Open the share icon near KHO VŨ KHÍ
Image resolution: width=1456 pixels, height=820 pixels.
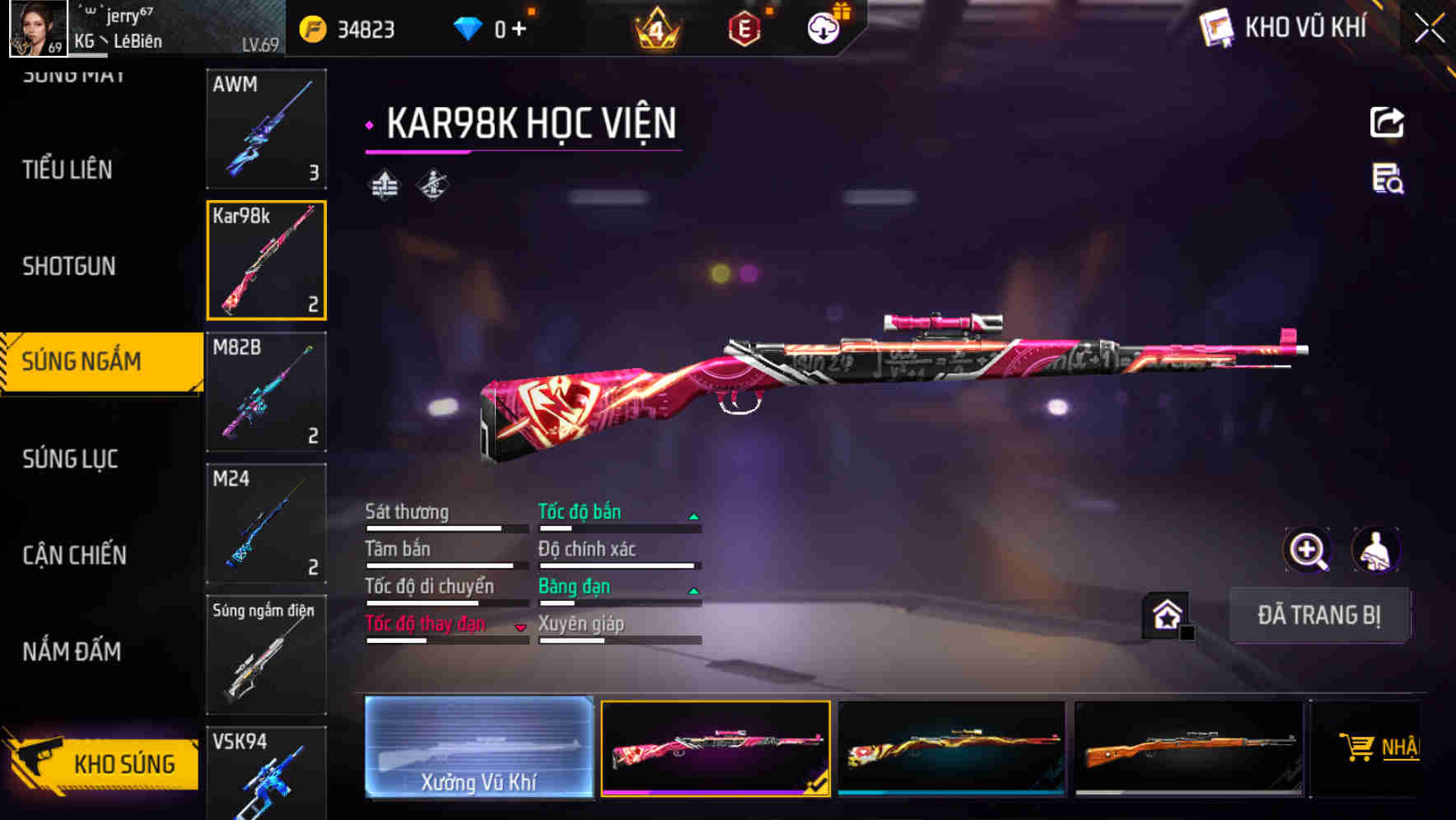1388,122
